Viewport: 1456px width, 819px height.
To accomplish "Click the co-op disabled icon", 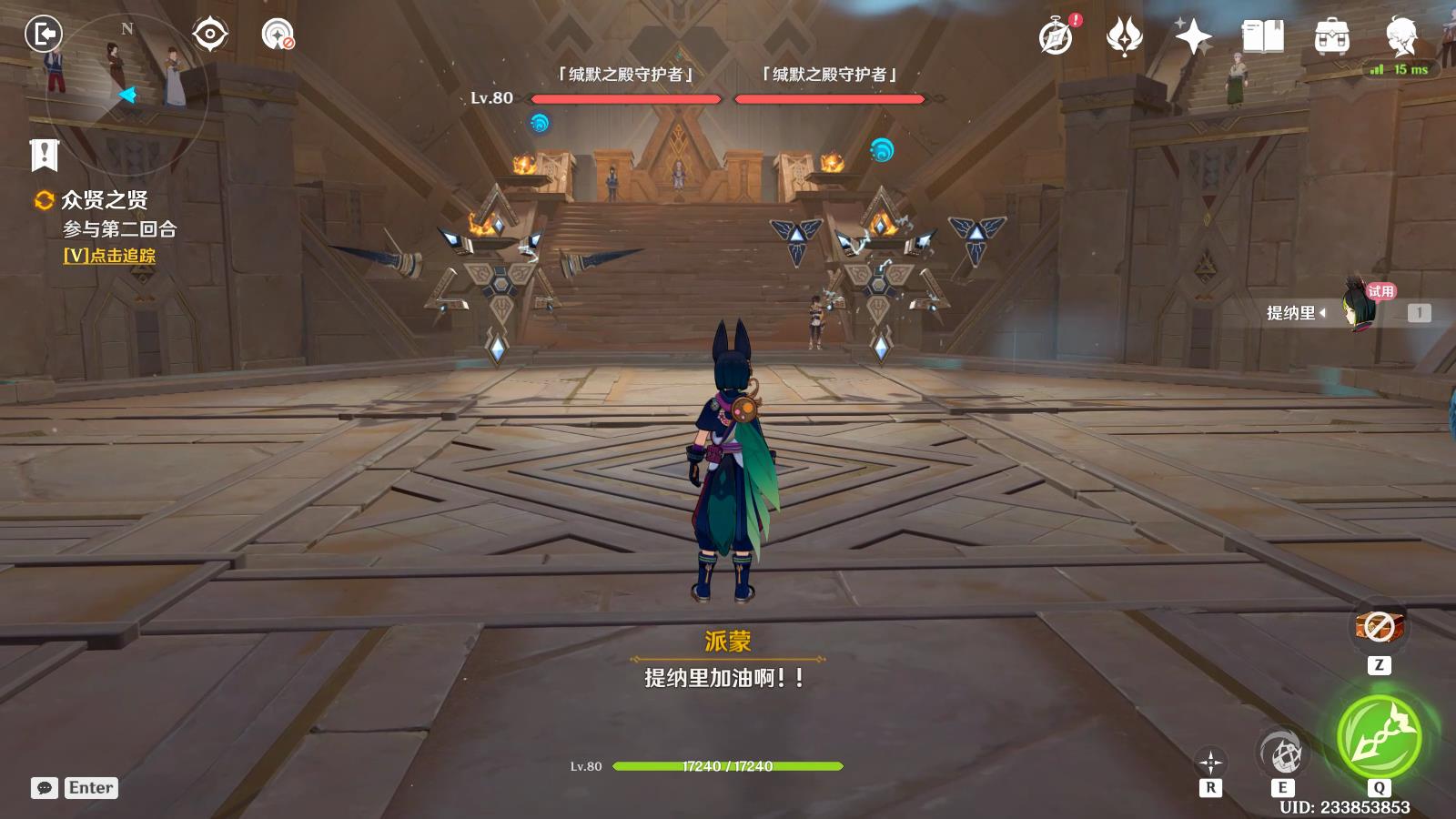I will pyautogui.click(x=277, y=35).
